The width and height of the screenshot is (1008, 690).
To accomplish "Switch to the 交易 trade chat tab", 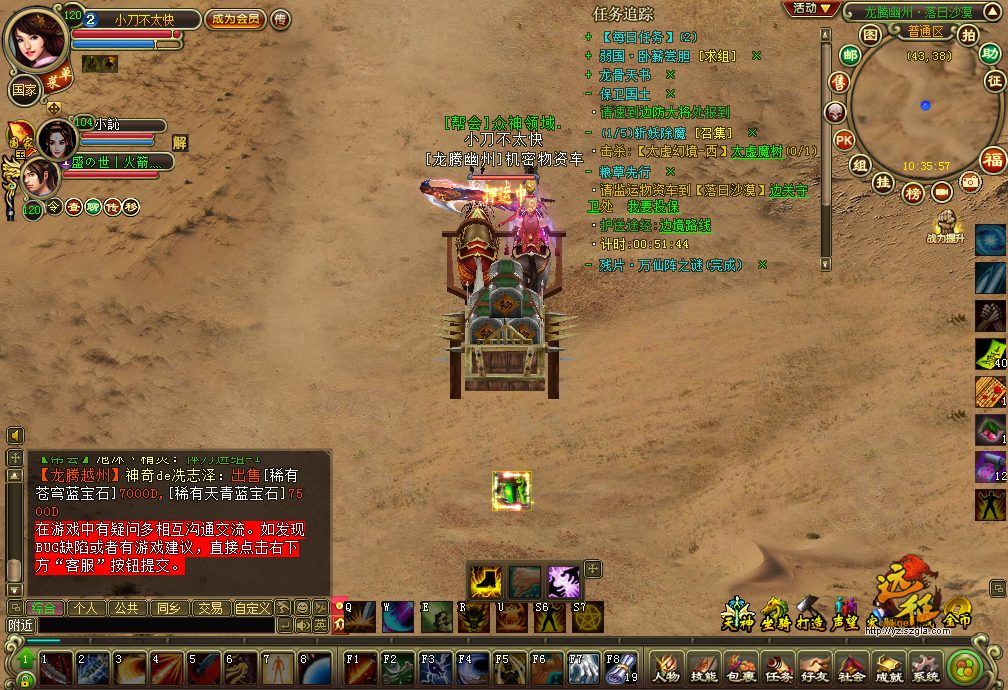I will point(209,607).
